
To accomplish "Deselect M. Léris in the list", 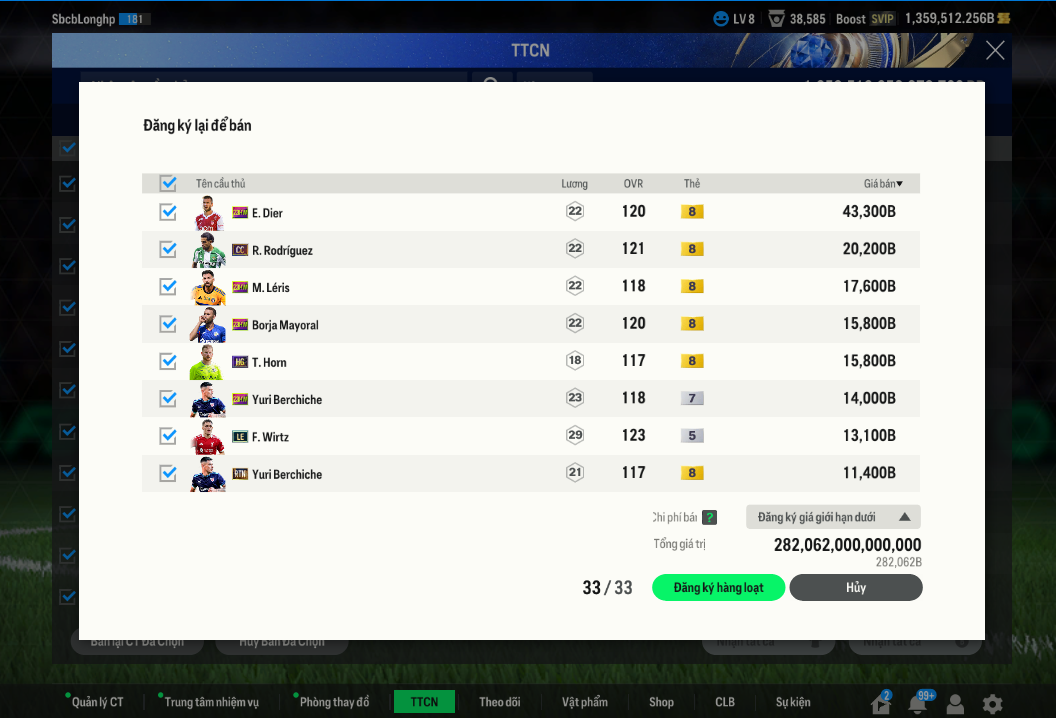I will point(168,287).
